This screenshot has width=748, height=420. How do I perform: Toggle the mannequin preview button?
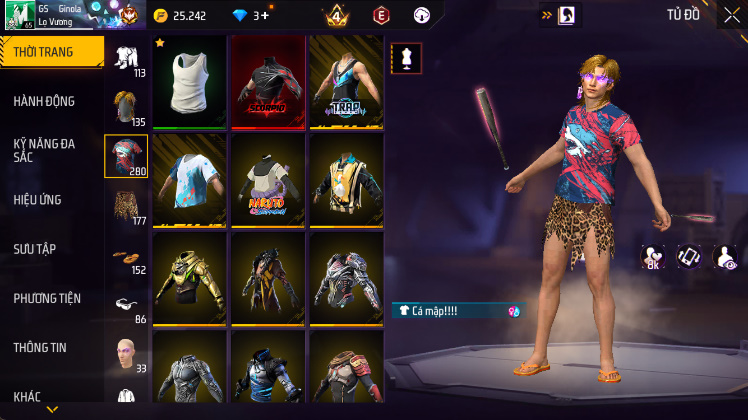406,58
